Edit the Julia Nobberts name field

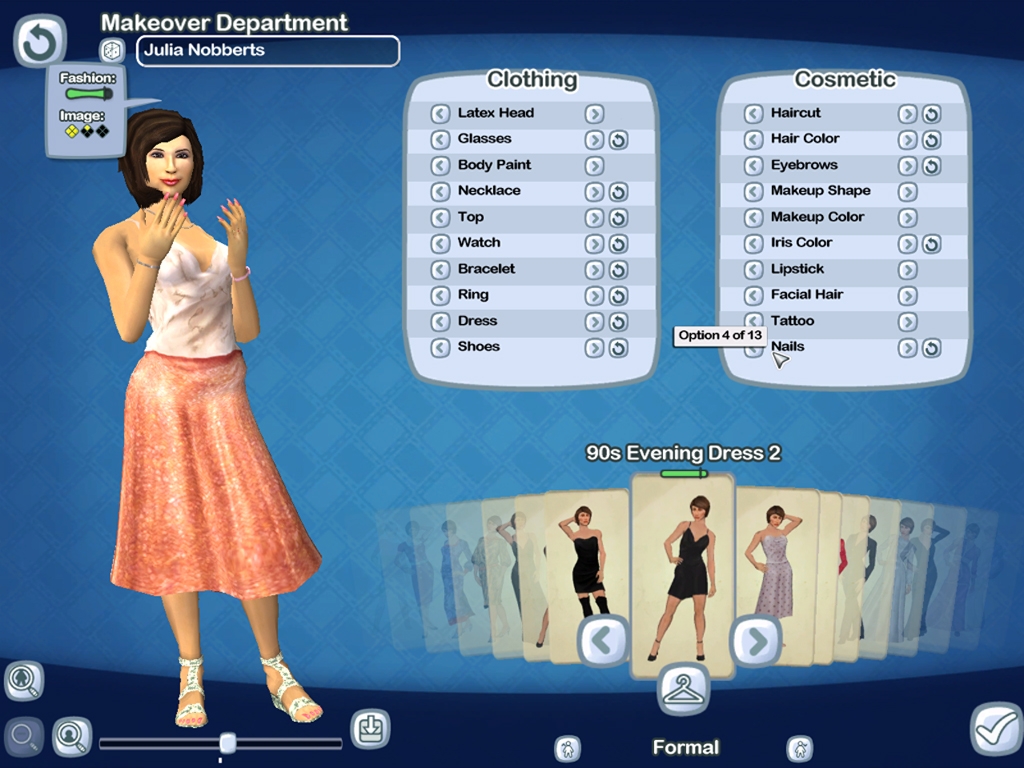click(267, 50)
